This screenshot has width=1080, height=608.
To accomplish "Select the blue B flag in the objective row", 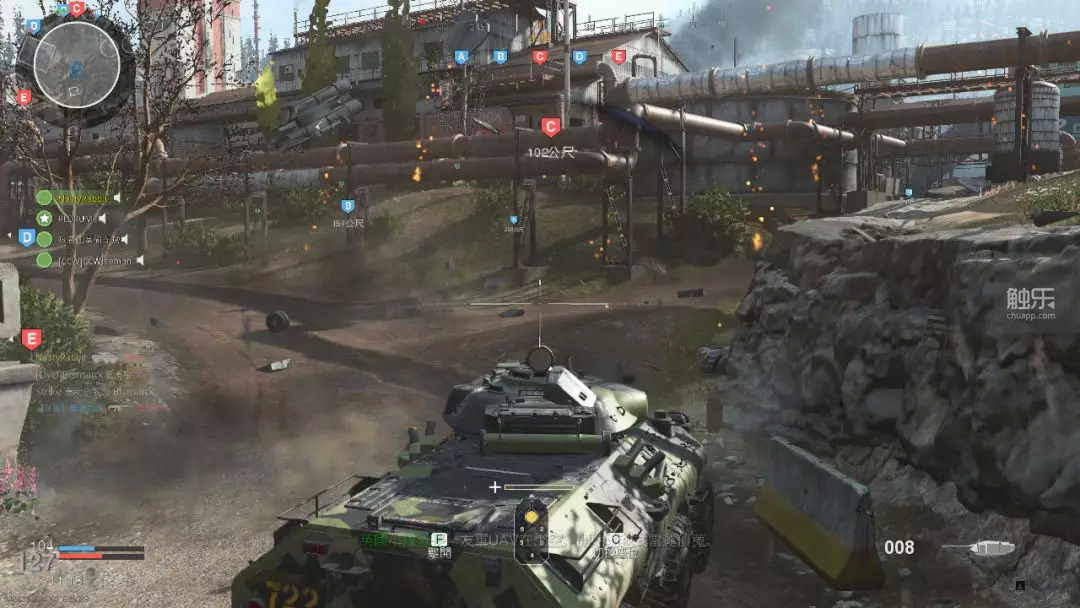I will pos(500,57).
